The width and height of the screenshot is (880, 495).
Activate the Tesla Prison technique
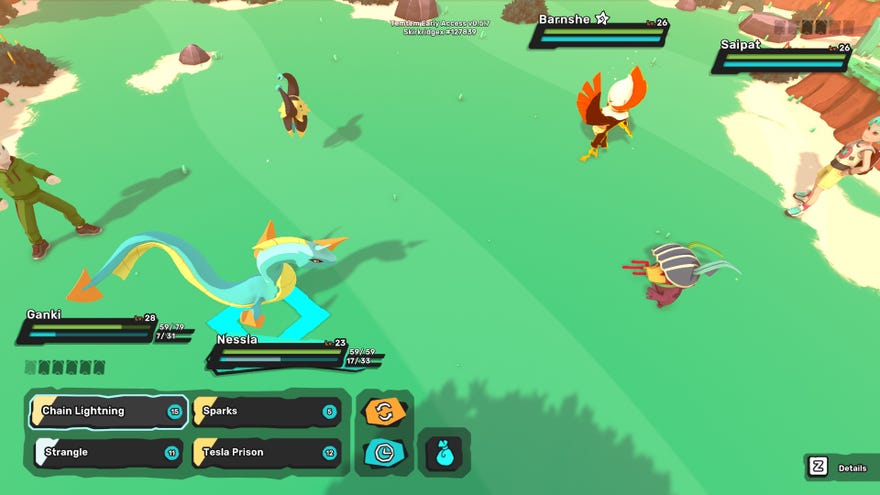pos(267,453)
